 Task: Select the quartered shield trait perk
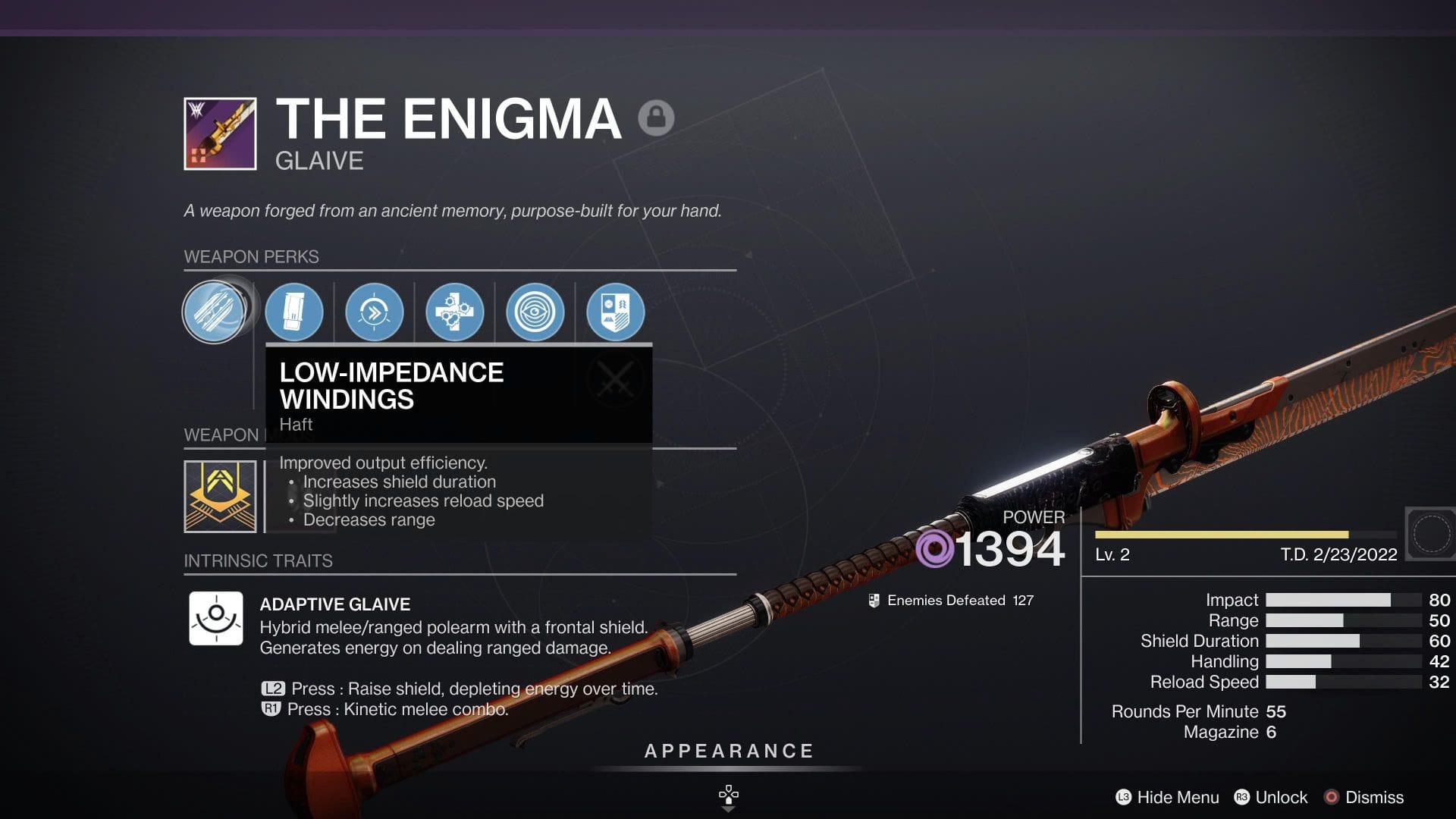pos(616,312)
